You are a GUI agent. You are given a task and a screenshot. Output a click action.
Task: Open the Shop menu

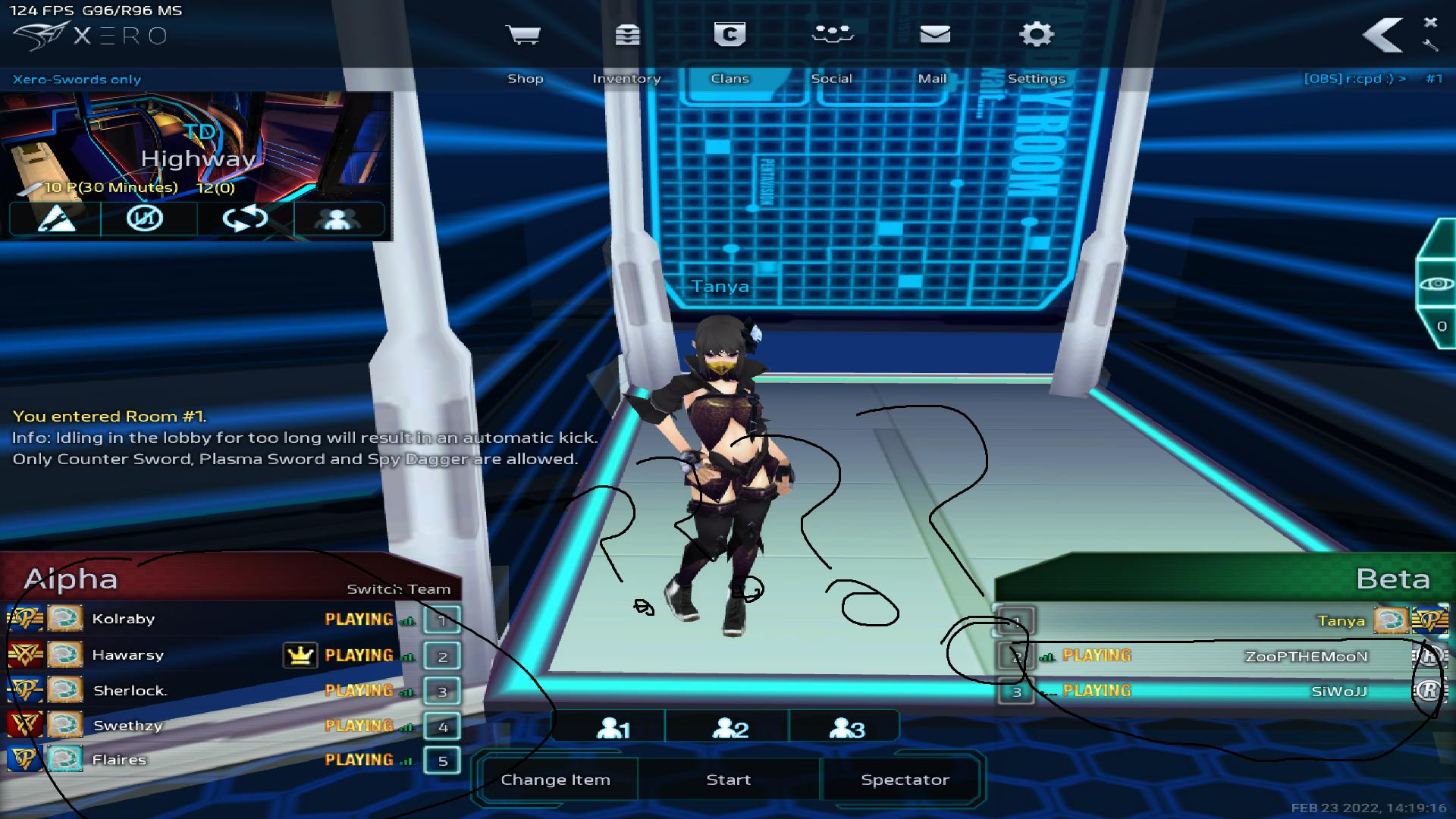[x=524, y=47]
